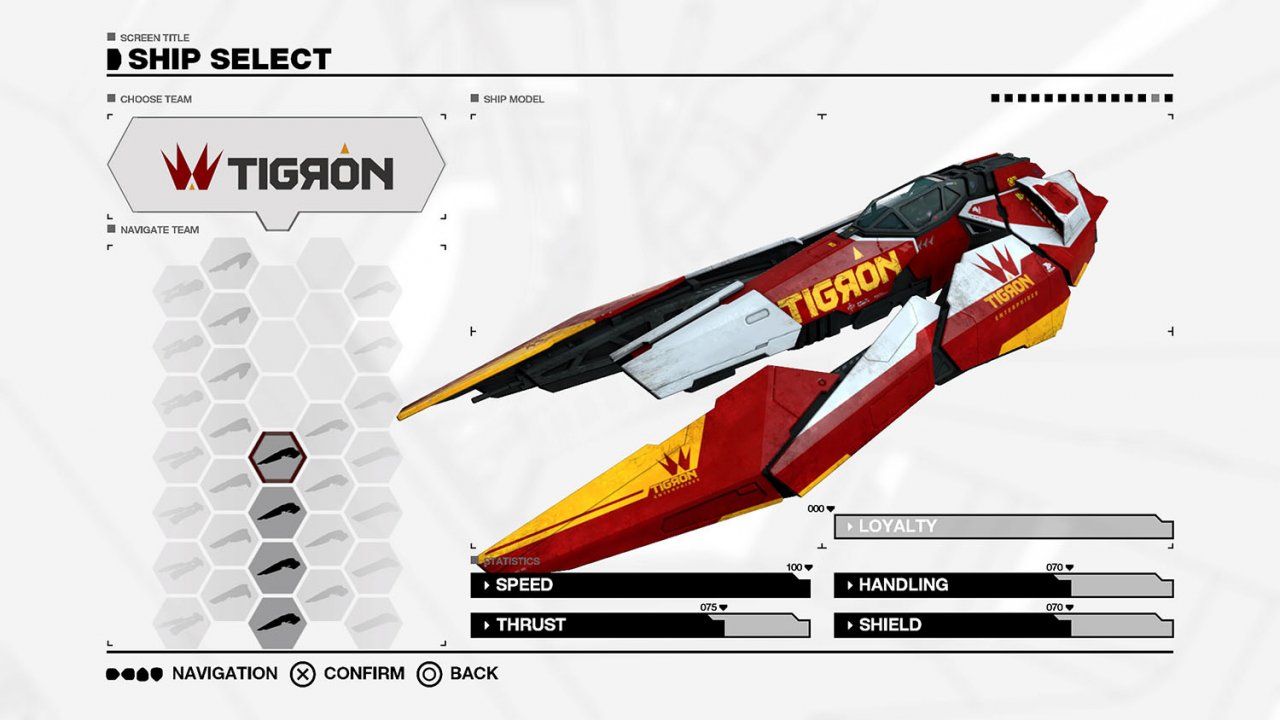The height and width of the screenshot is (720, 1280).
Task: Click the circle Back icon in the footer
Action: [x=430, y=674]
